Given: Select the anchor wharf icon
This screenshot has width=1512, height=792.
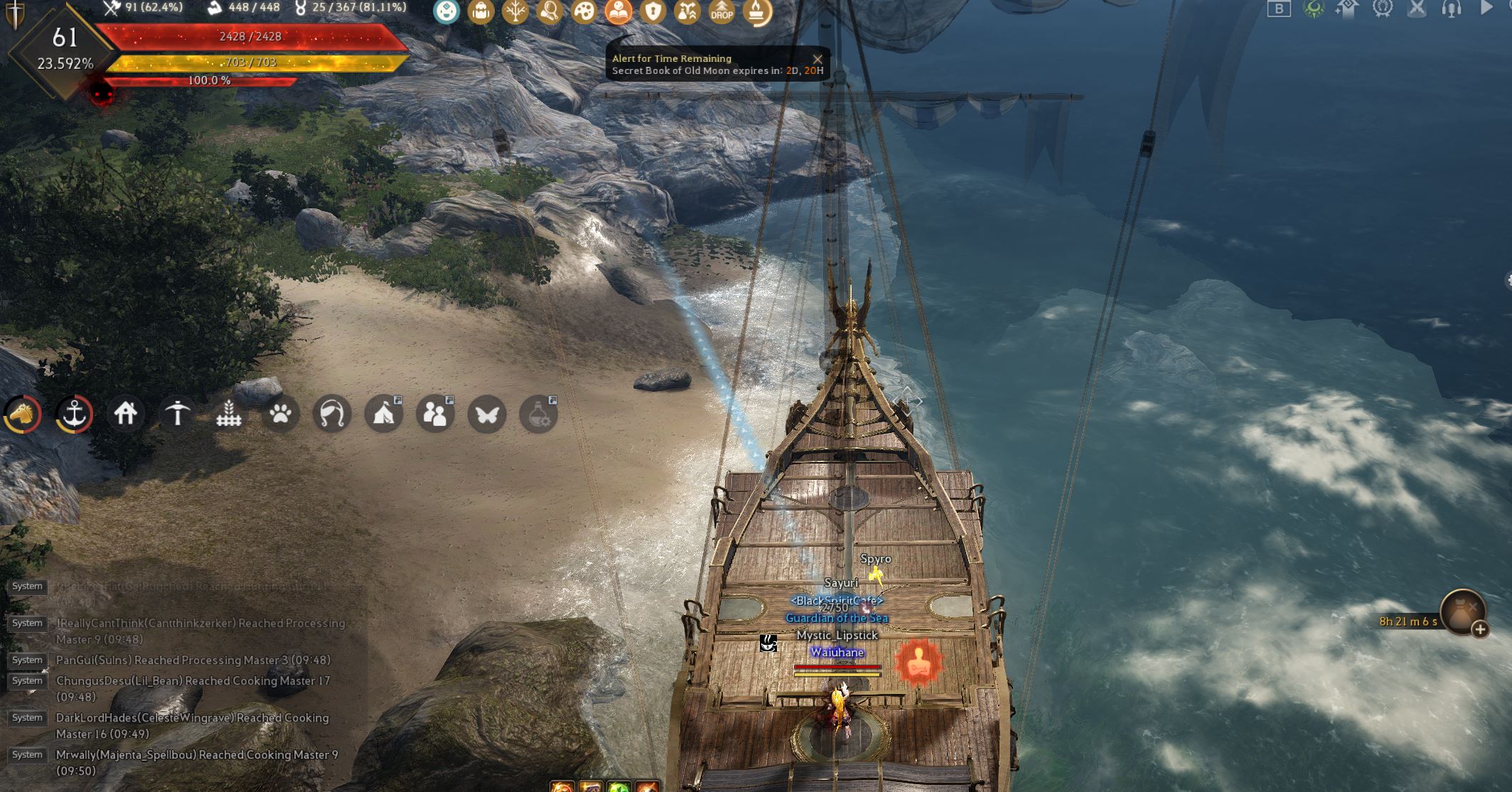Looking at the screenshot, I should point(73,414).
